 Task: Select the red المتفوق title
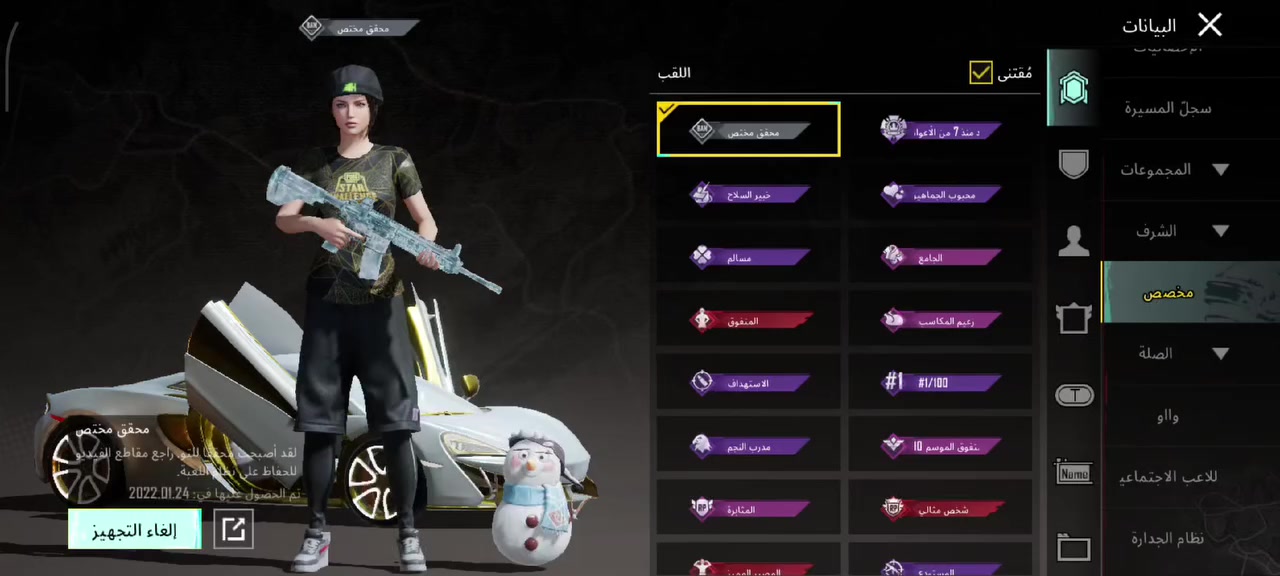748,321
